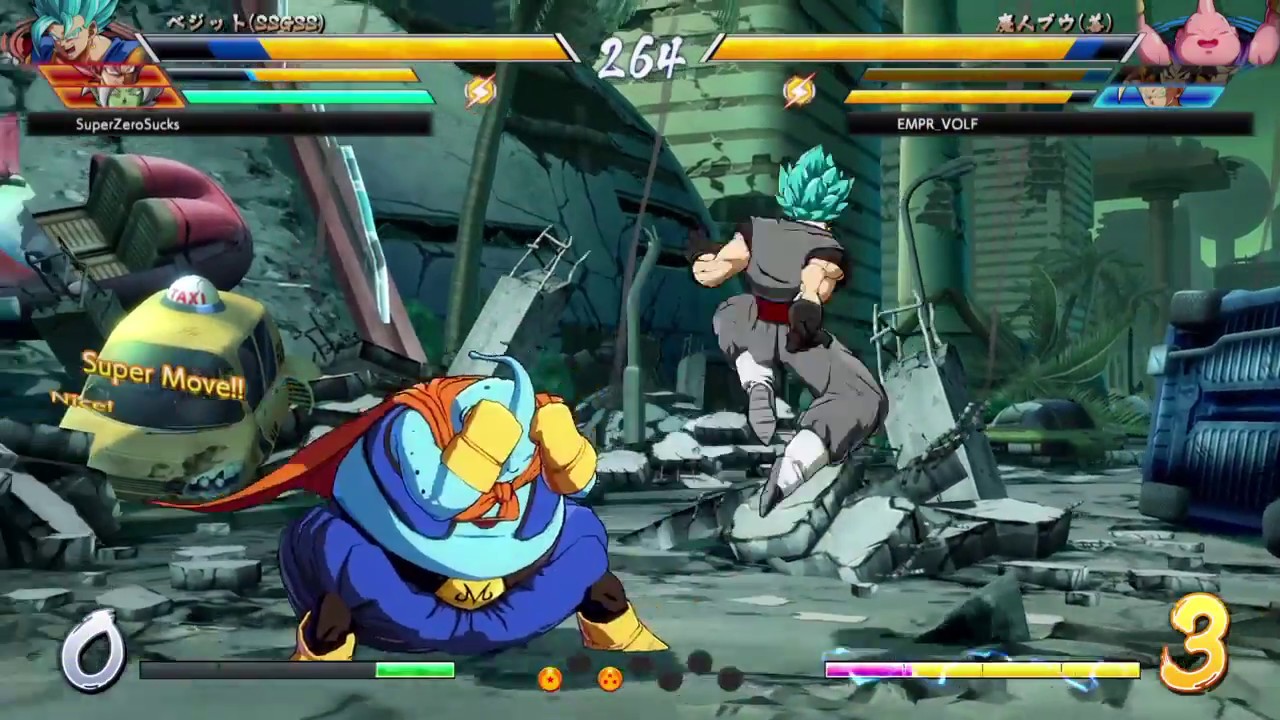Click the Super Move!! notification text
1280x720 pixels.
[163, 375]
